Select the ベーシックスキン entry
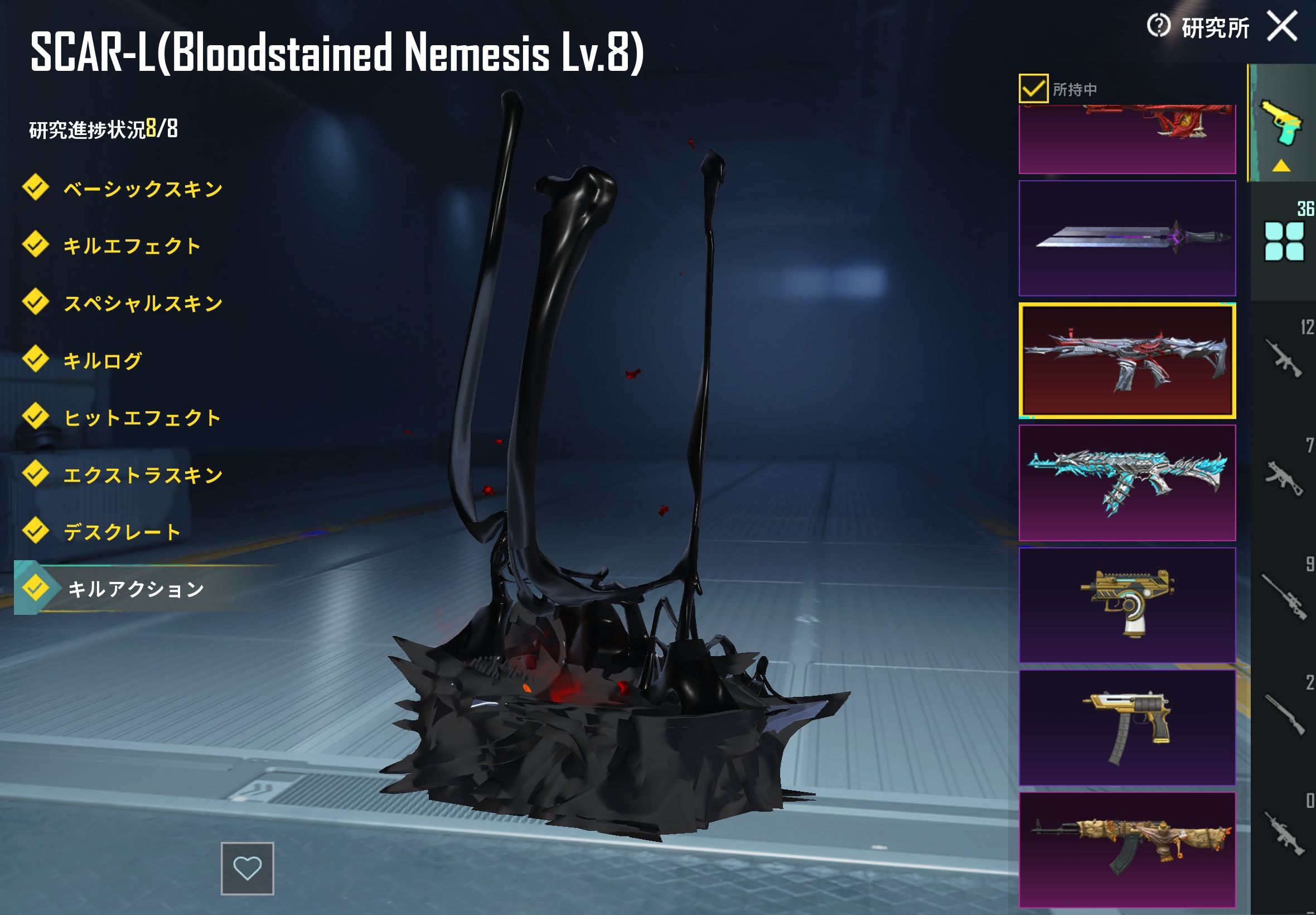 coord(142,189)
